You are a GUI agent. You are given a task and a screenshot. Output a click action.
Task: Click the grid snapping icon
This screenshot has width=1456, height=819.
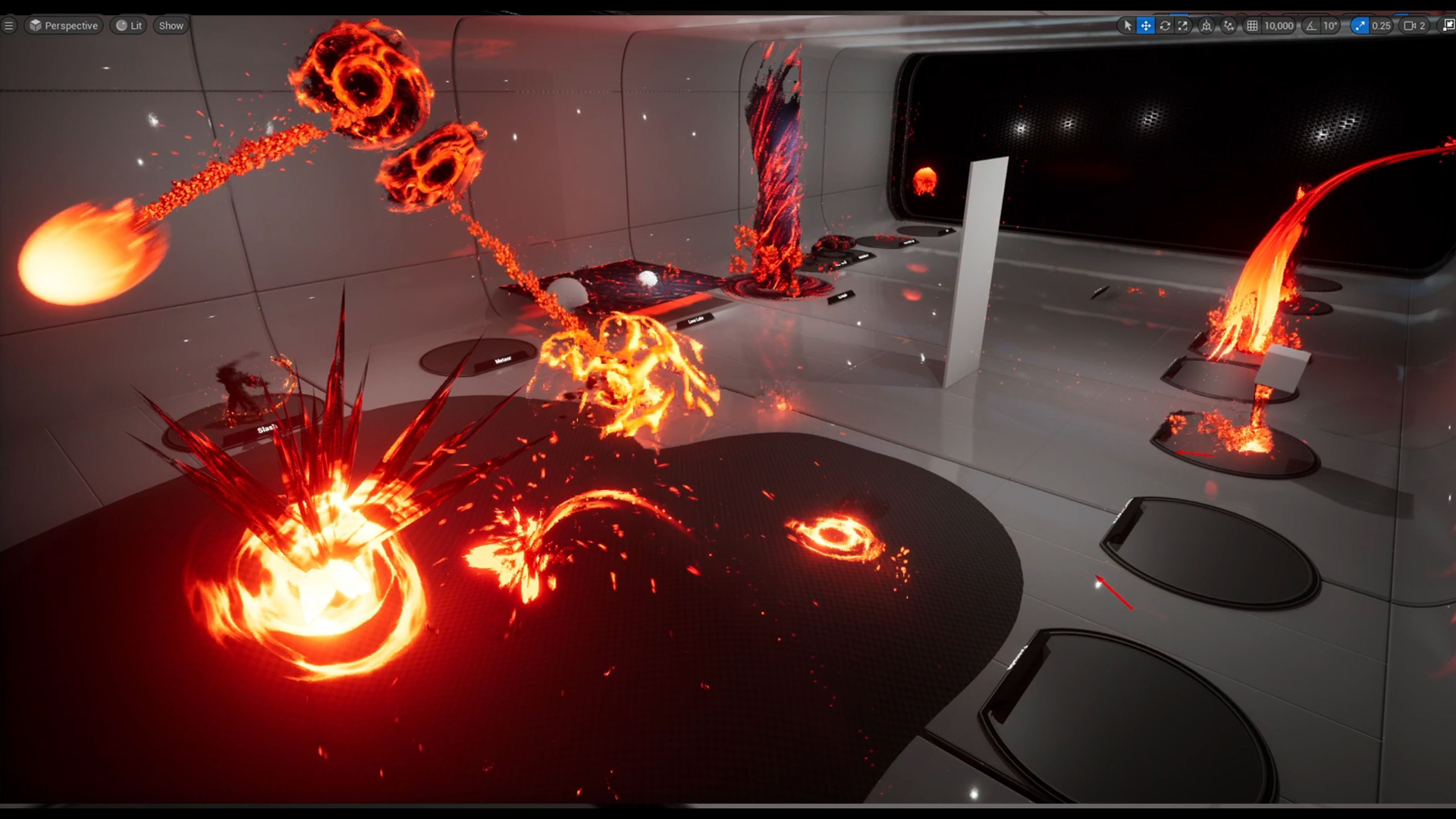1251,25
